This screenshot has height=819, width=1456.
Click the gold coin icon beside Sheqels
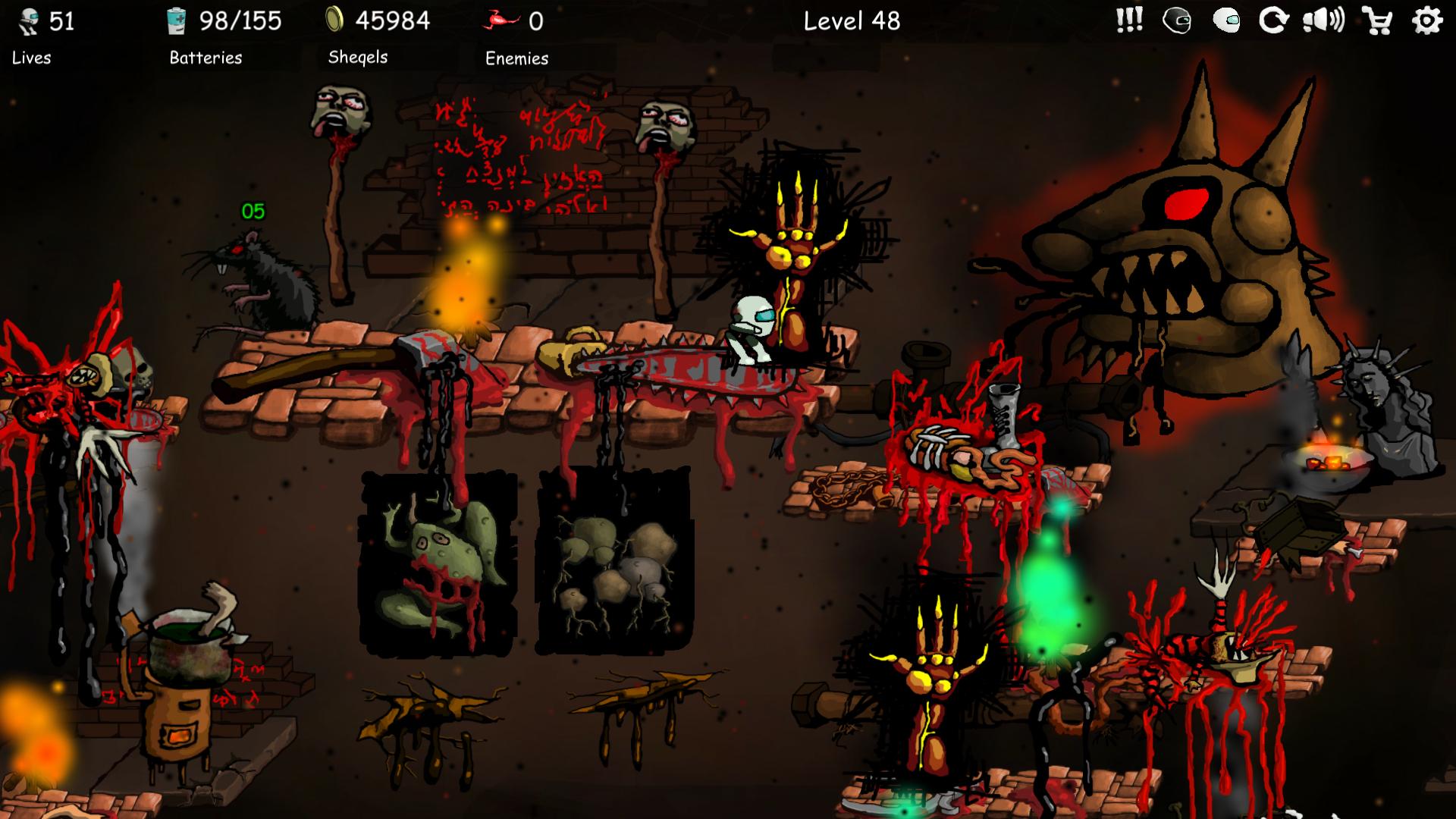336,19
